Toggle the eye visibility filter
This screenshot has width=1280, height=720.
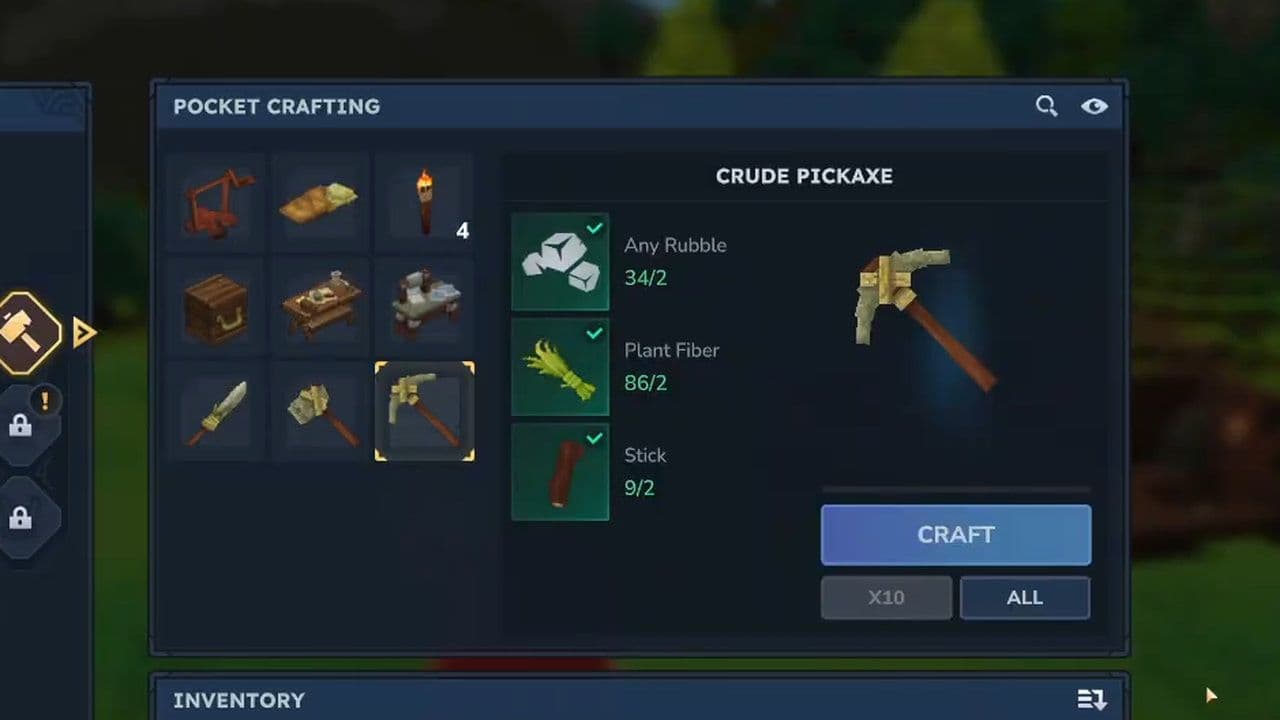point(1094,106)
